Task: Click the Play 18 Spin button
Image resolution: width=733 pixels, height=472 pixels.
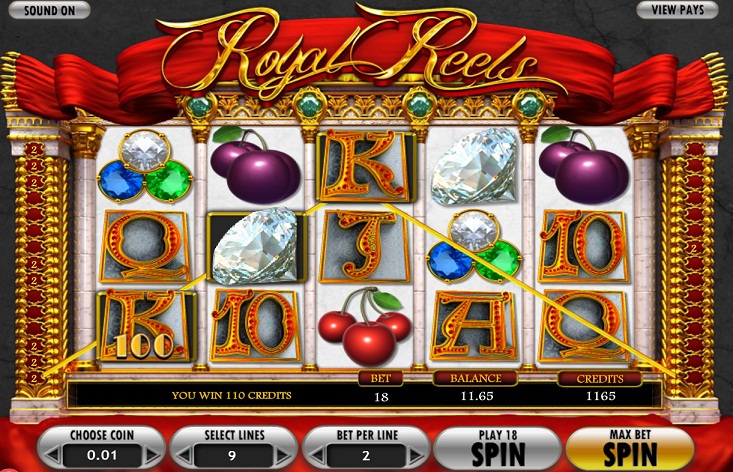Action: coord(497,448)
